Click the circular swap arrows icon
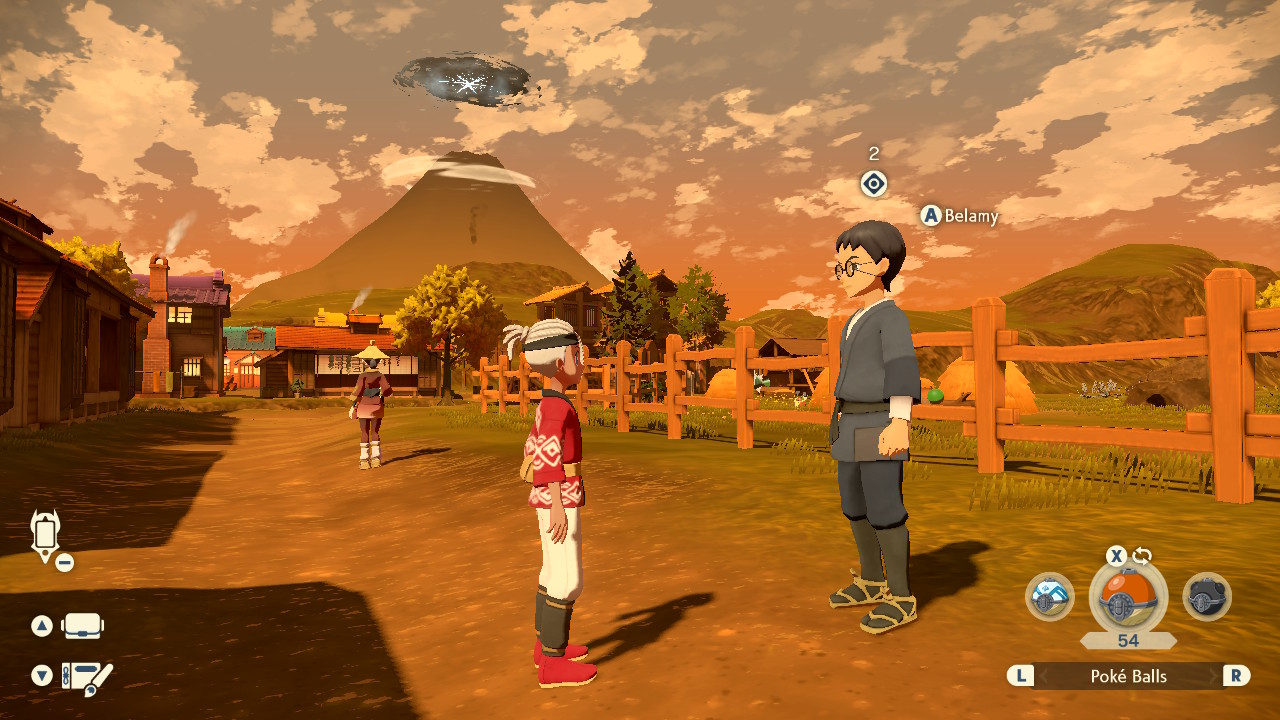1280x720 pixels. coord(1142,556)
